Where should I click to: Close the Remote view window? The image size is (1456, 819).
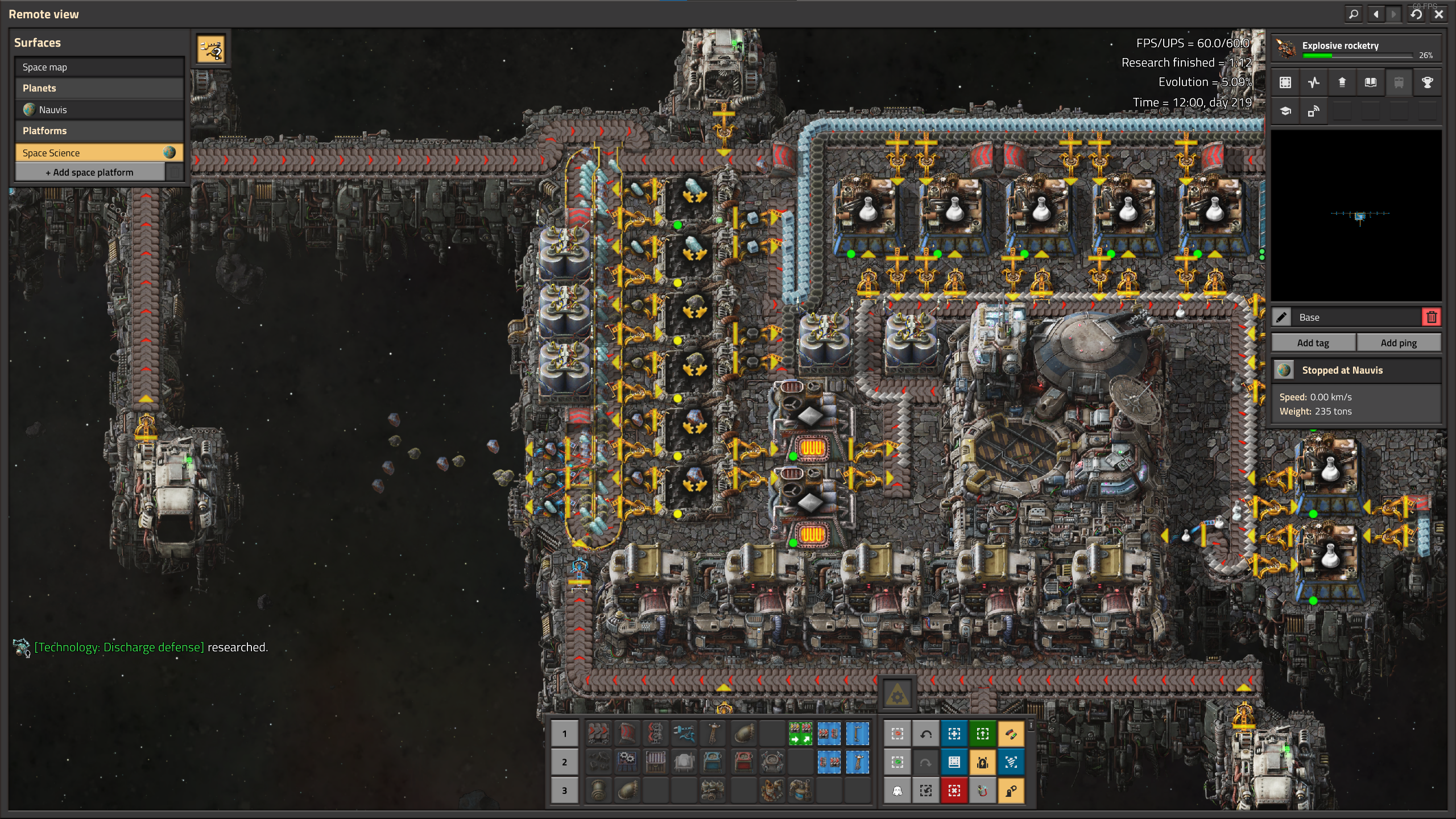point(1439,14)
